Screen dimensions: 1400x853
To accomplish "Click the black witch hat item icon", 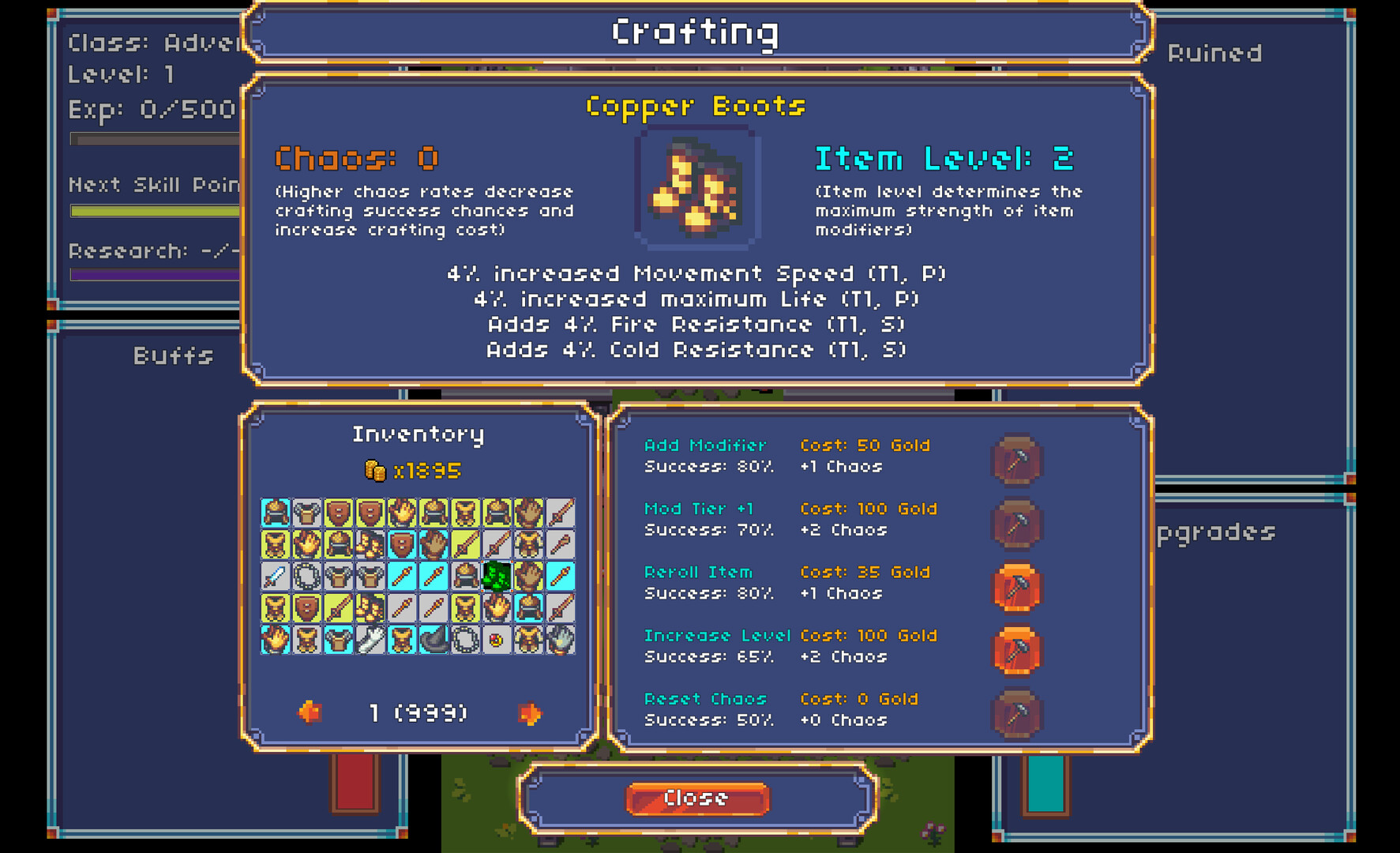I will click(433, 640).
